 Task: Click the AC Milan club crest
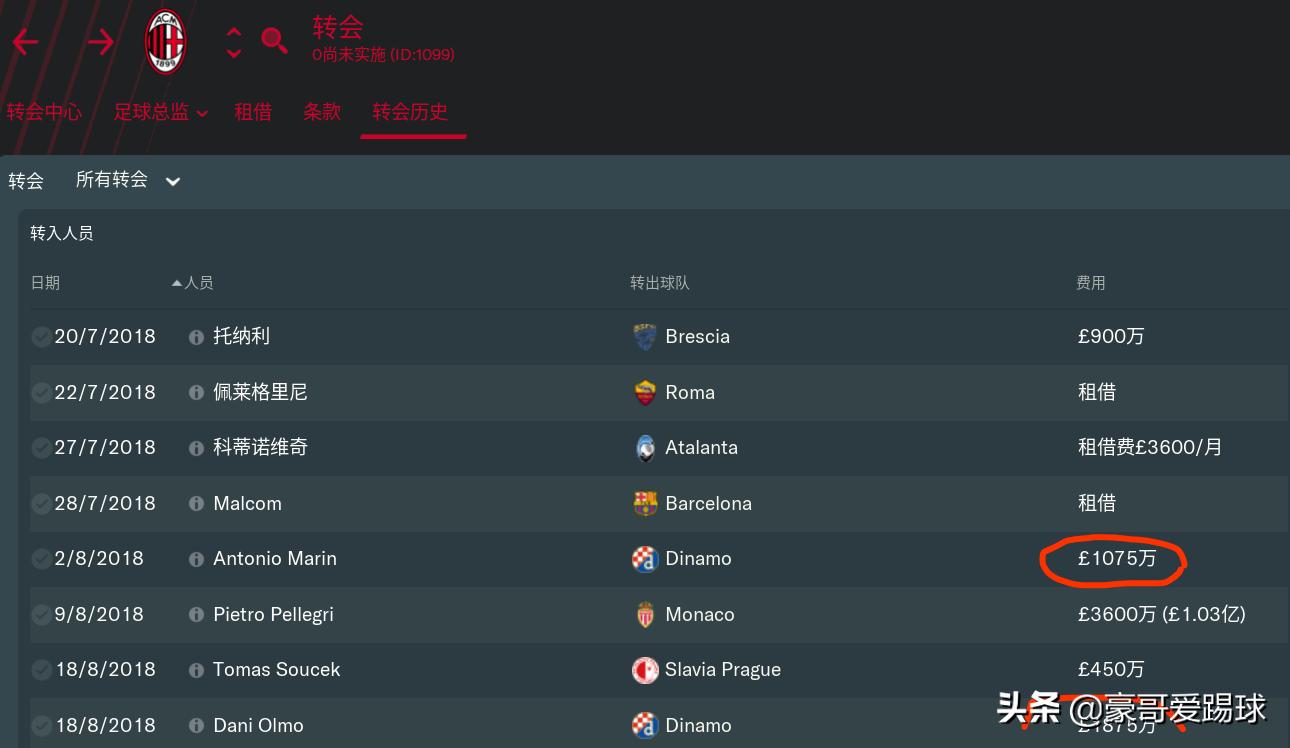165,42
